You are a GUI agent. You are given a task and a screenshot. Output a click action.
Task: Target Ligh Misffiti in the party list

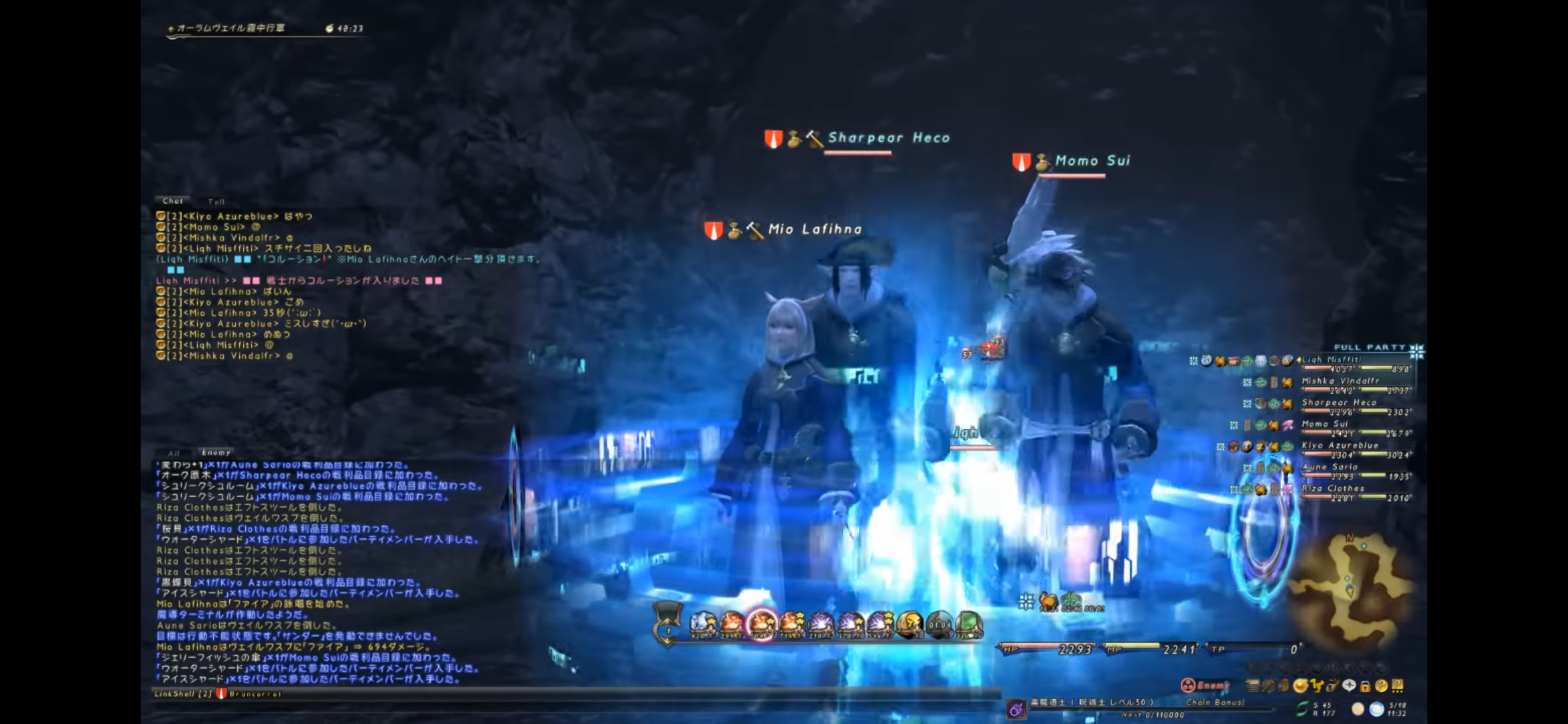pos(1331,360)
